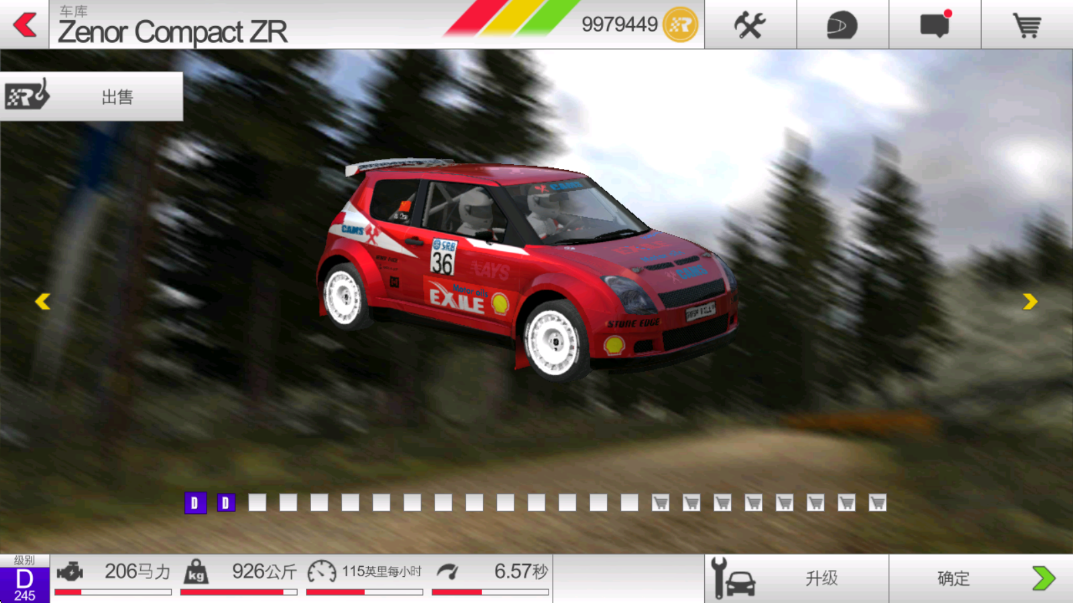Show the previous car with left yellow arrow
This screenshot has height=603, width=1073.
[42, 301]
